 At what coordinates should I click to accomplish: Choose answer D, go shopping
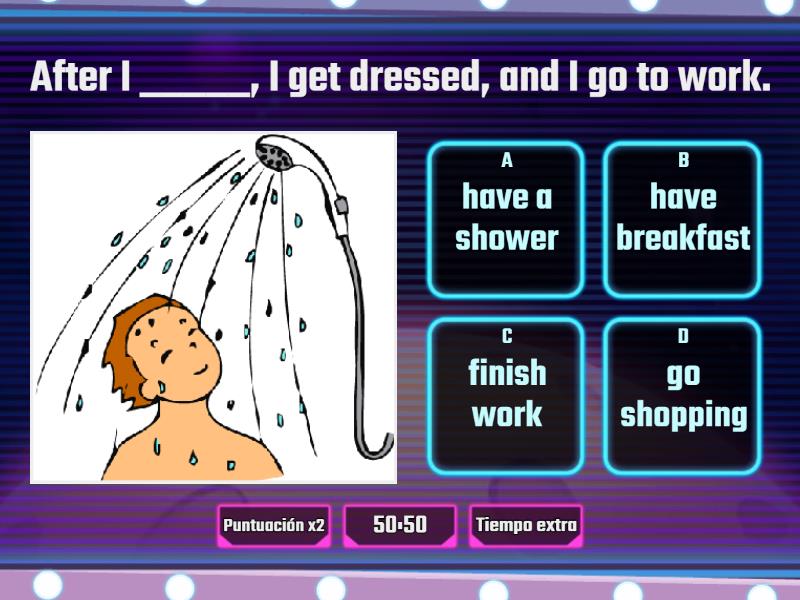682,396
